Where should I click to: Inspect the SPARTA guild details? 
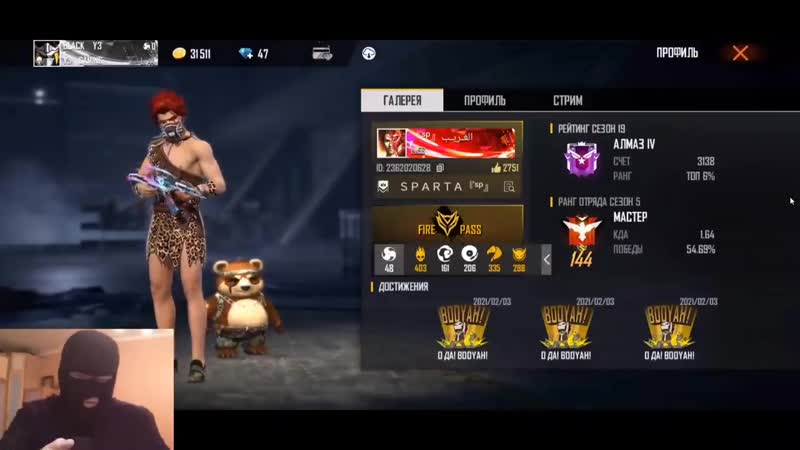pyautogui.click(x=509, y=187)
